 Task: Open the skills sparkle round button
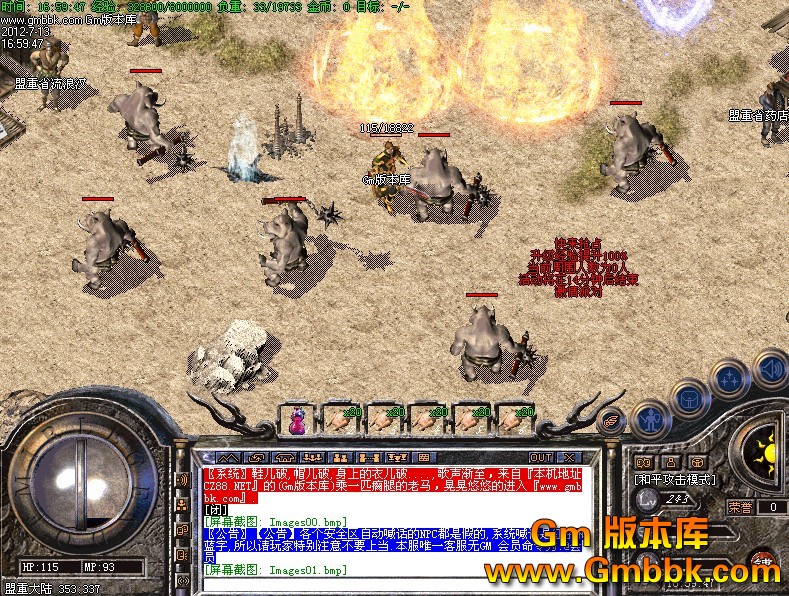point(730,379)
